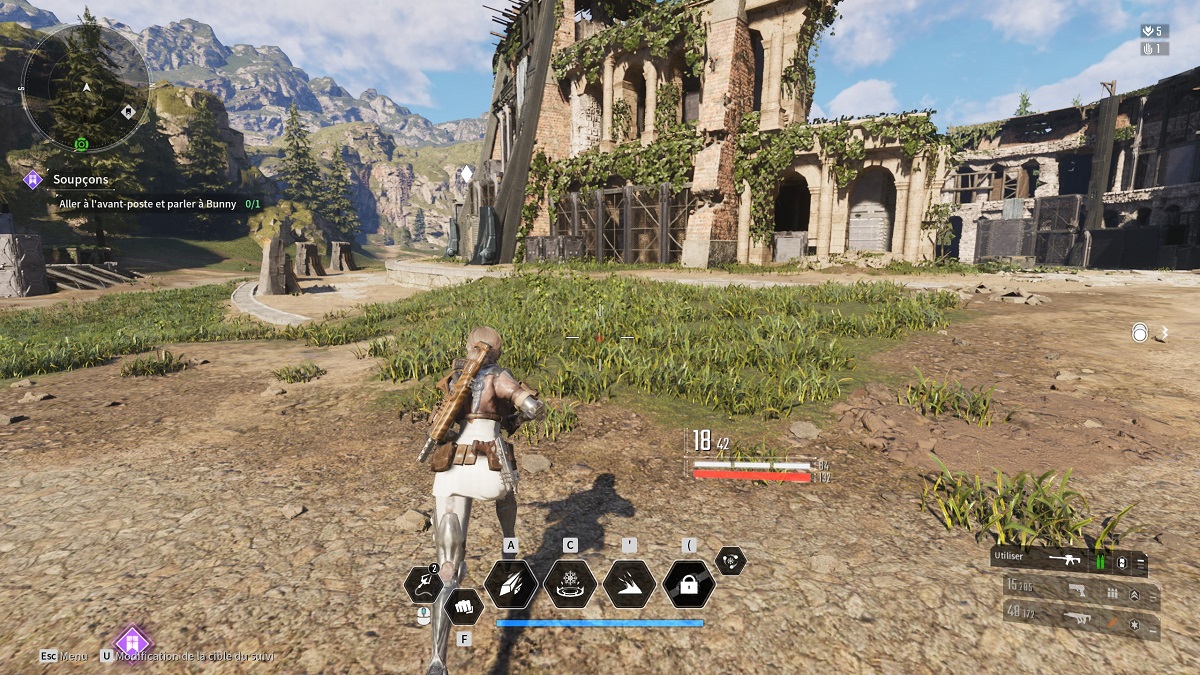Click the locked skill slot
Viewport: 1200px width, 675px height.
click(688, 584)
